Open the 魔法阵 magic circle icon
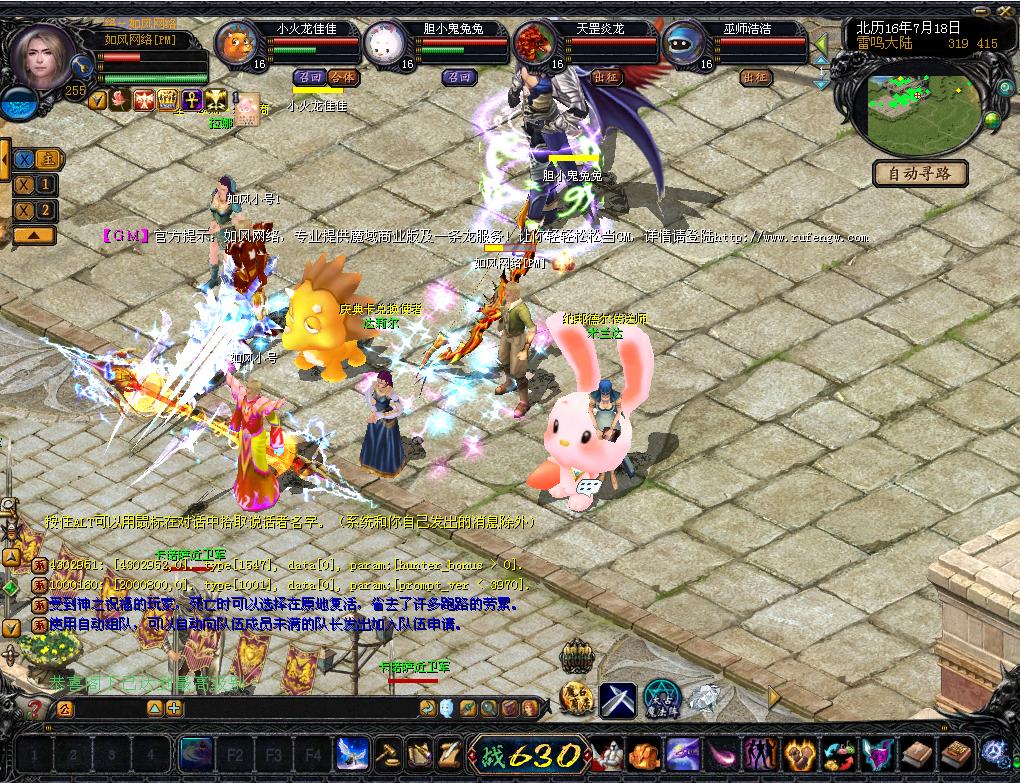 point(661,697)
